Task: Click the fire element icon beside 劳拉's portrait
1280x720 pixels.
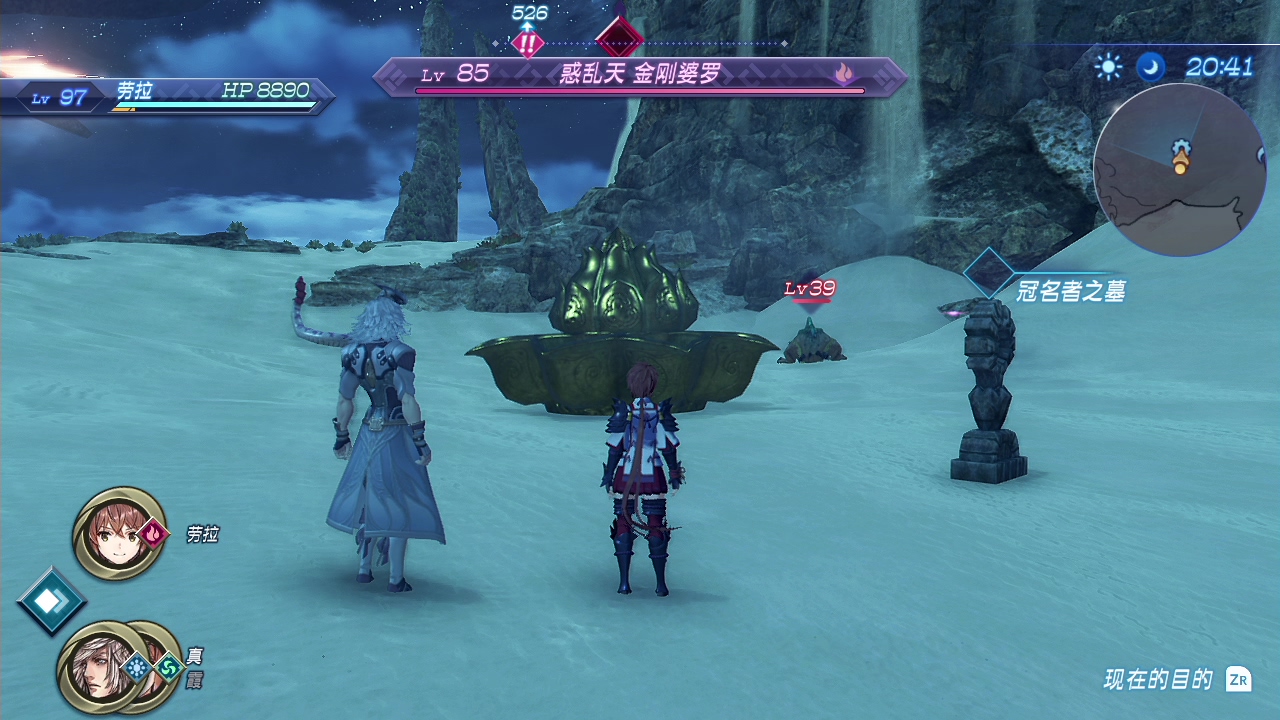Action: [153, 533]
